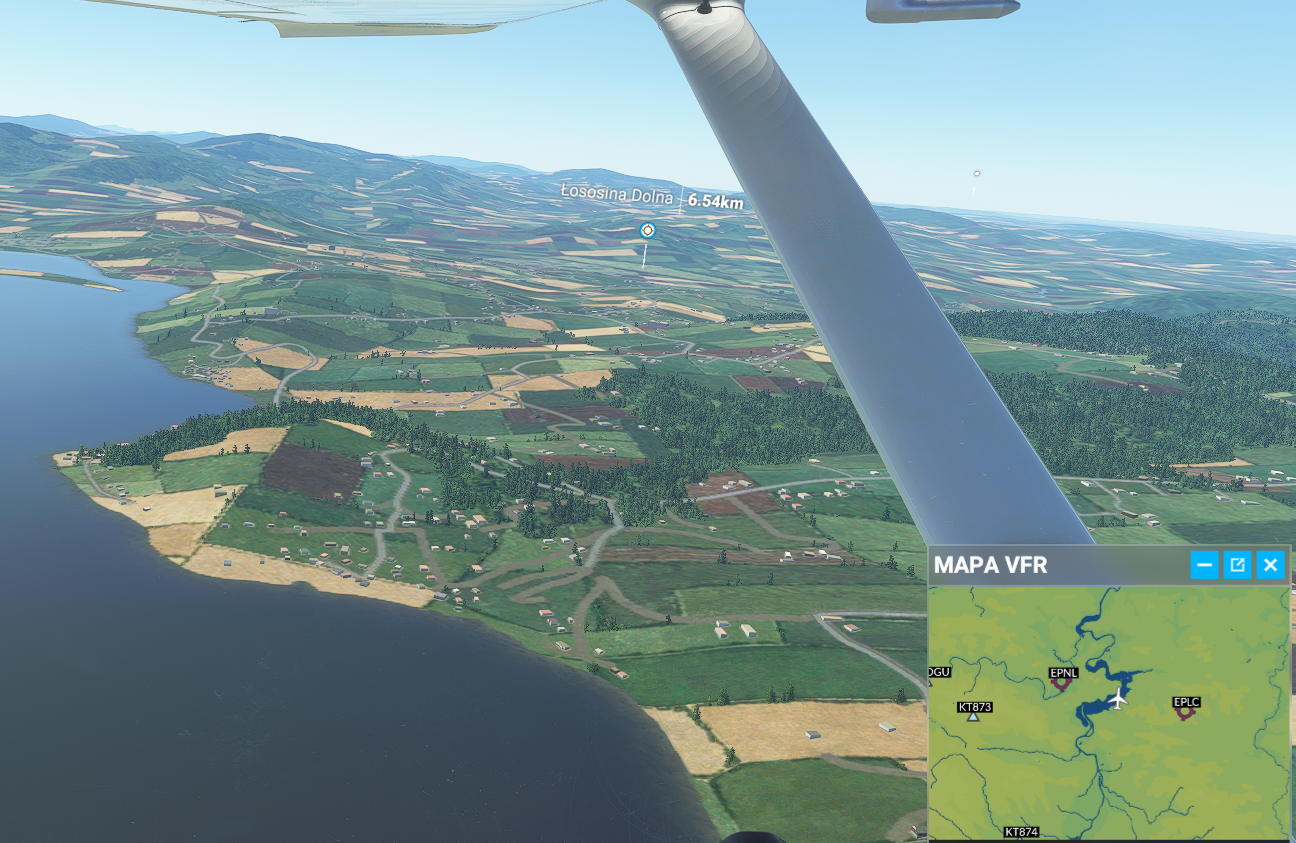Pop out the MAPA VFR window
Viewport: 1296px width, 843px height.
[x=1237, y=565]
